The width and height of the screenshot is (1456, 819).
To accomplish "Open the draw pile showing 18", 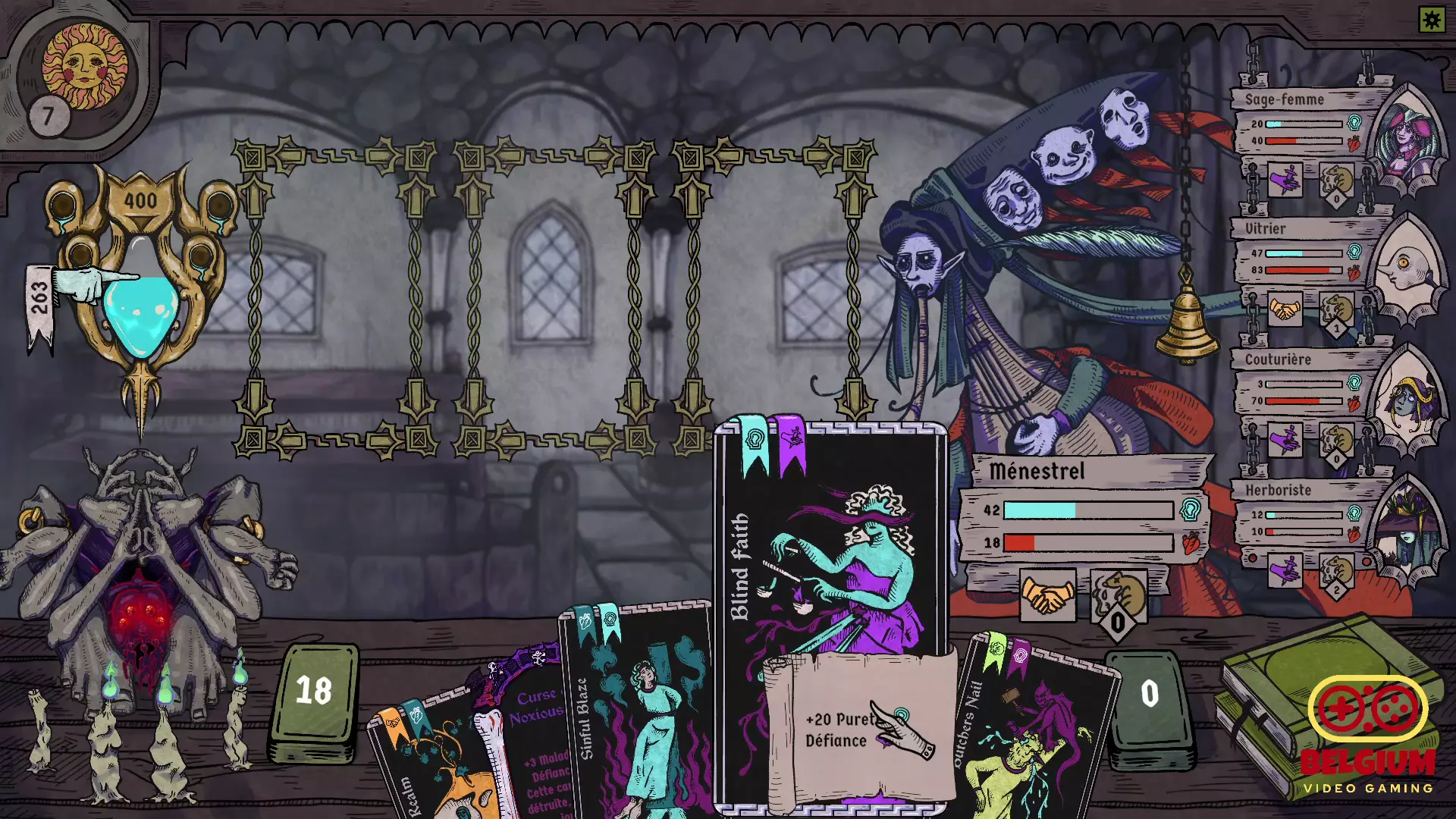I will click(x=314, y=694).
